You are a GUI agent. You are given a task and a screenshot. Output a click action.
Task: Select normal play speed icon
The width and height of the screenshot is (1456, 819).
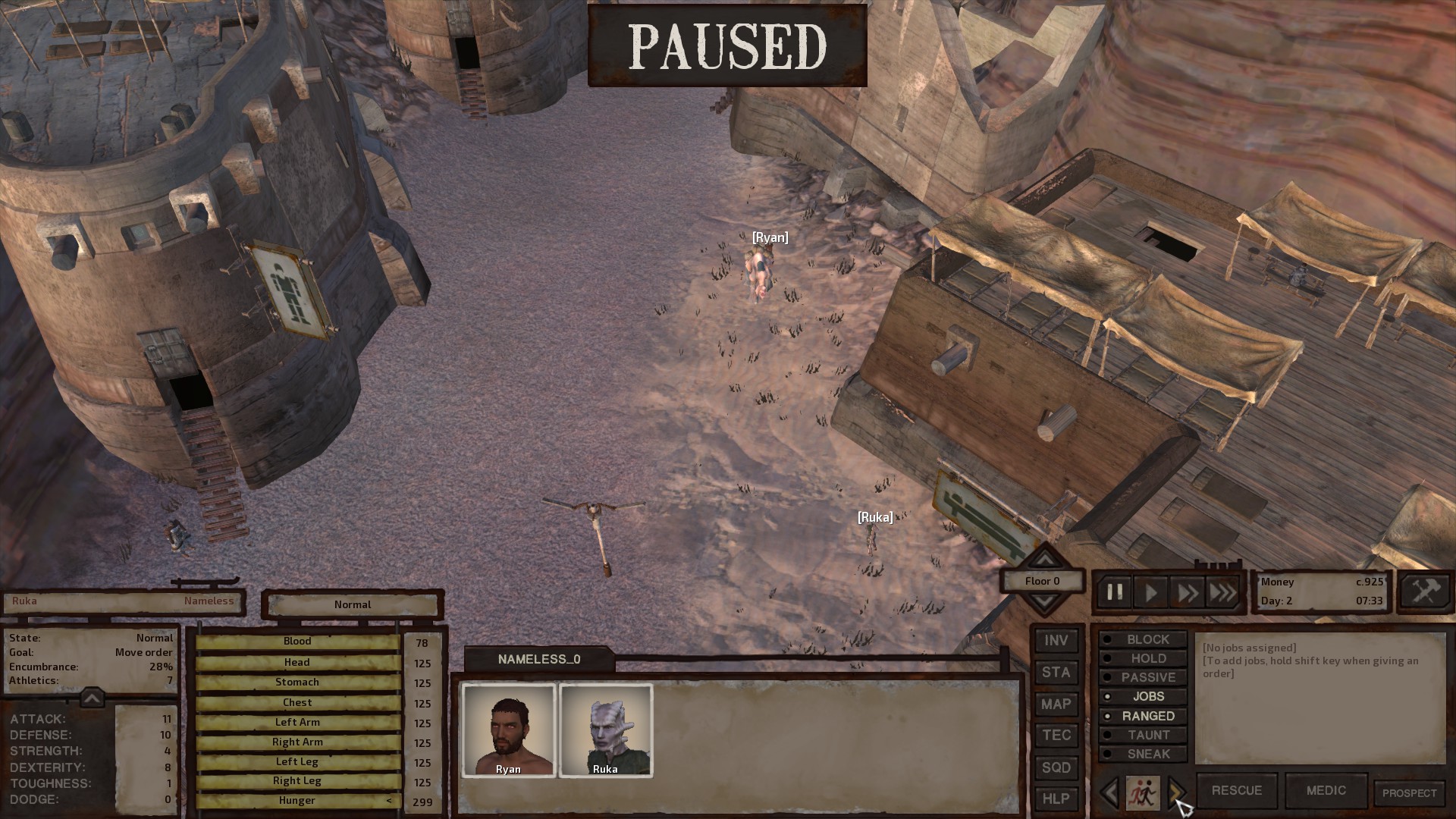[1150, 592]
